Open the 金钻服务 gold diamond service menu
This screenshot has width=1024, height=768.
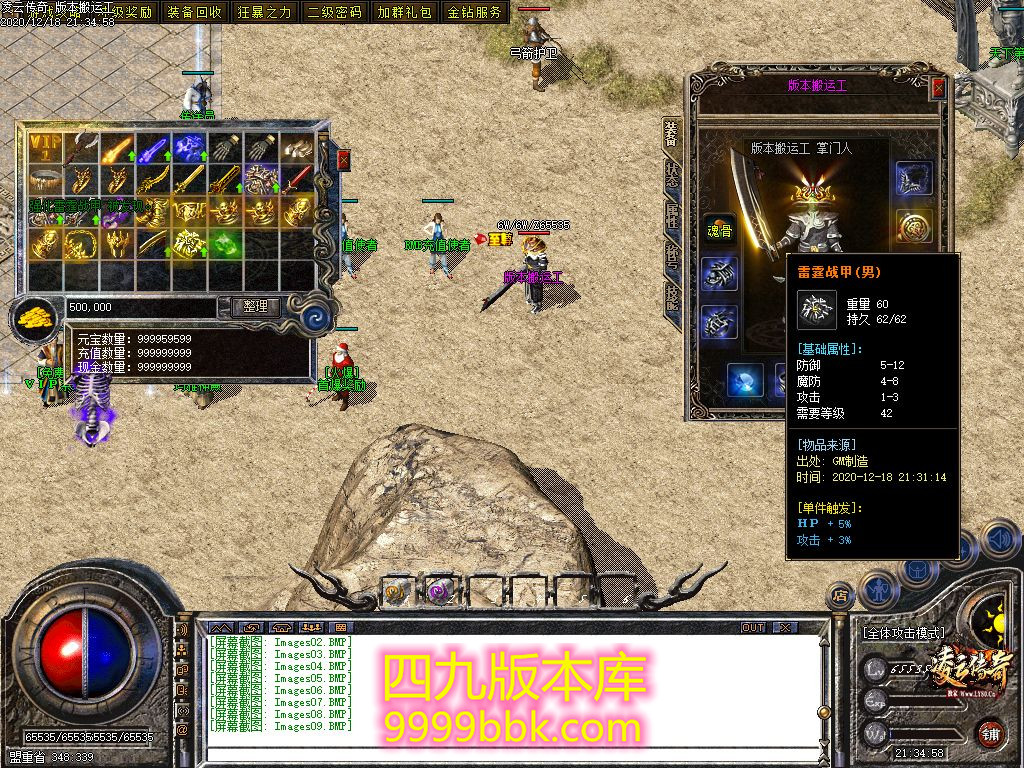(x=475, y=12)
